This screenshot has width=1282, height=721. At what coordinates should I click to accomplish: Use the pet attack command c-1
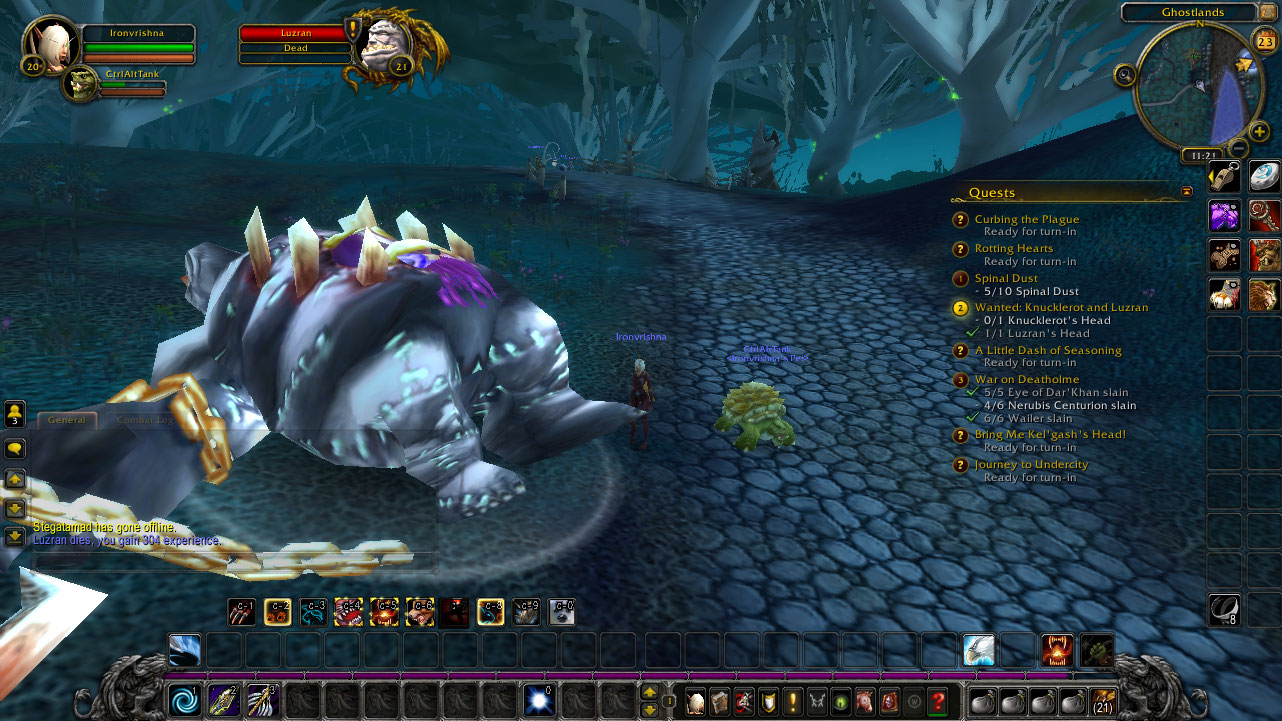tap(241, 611)
